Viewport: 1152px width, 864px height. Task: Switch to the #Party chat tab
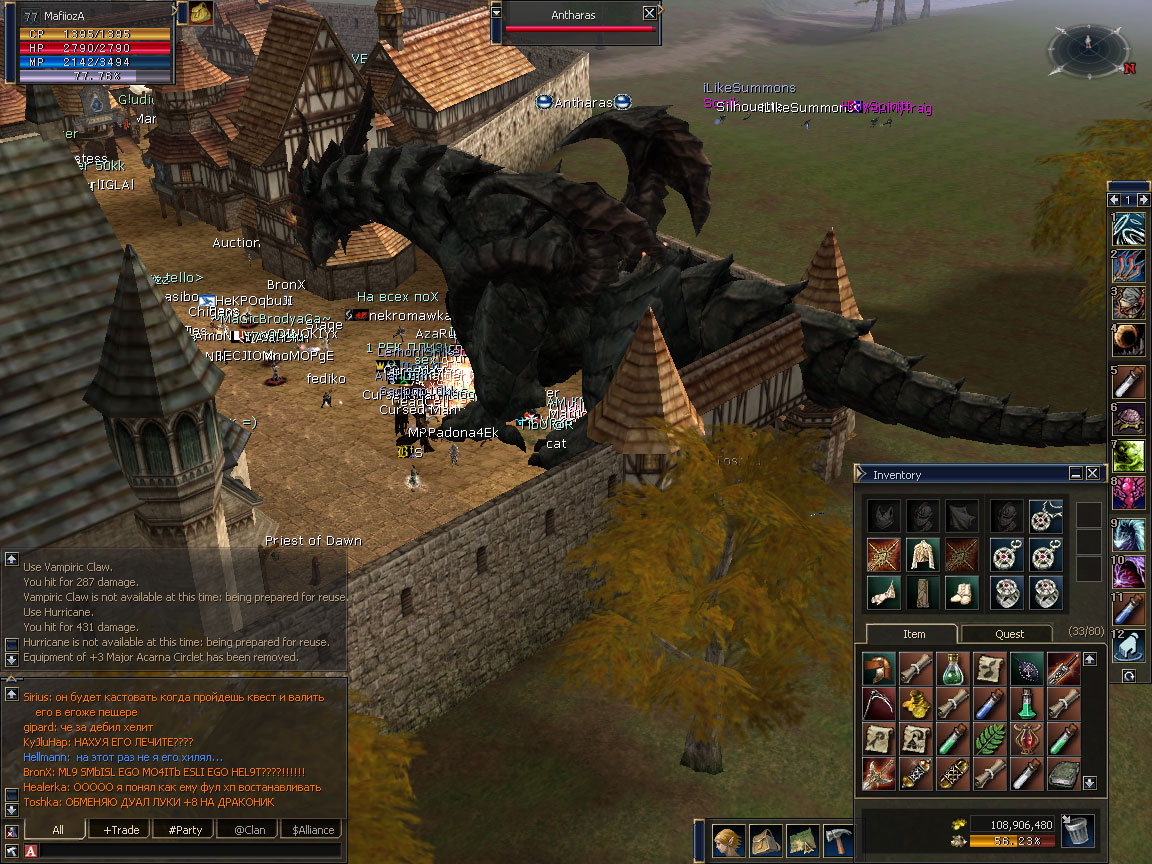pos(185,830)
